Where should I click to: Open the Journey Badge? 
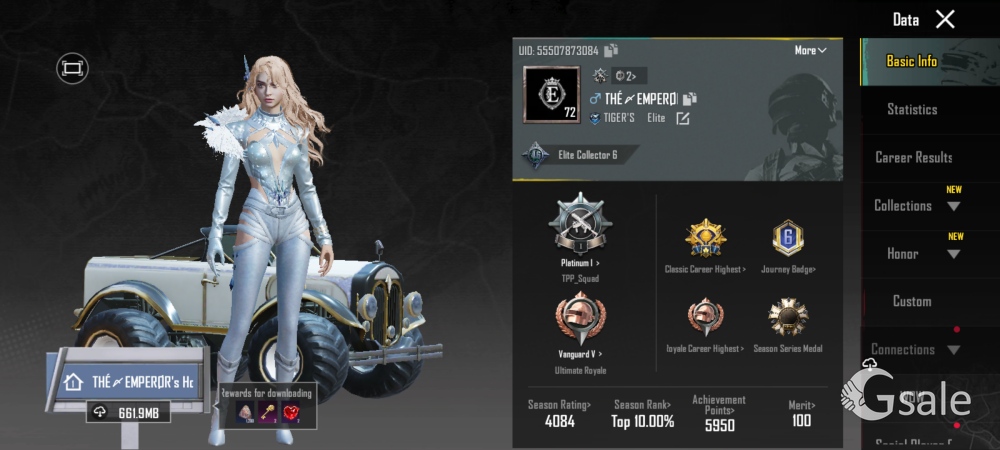[x=787, y=239]
